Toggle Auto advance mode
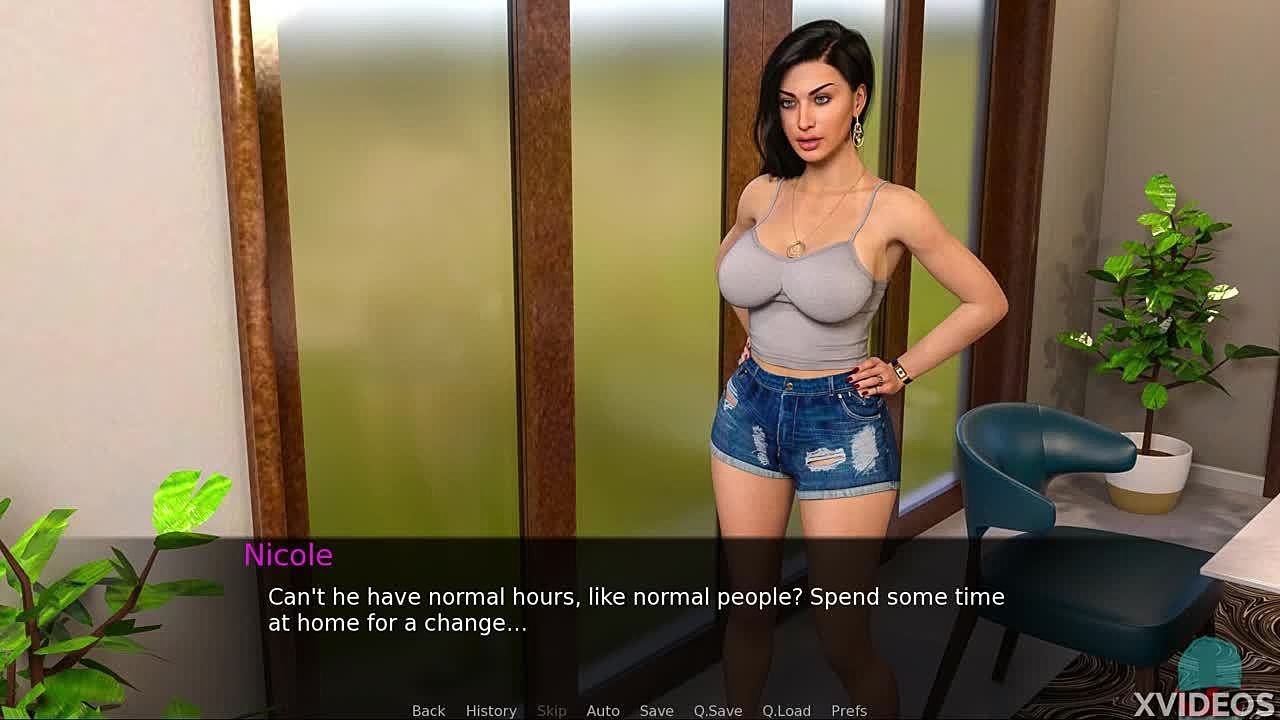 click(x=603, y=710)
